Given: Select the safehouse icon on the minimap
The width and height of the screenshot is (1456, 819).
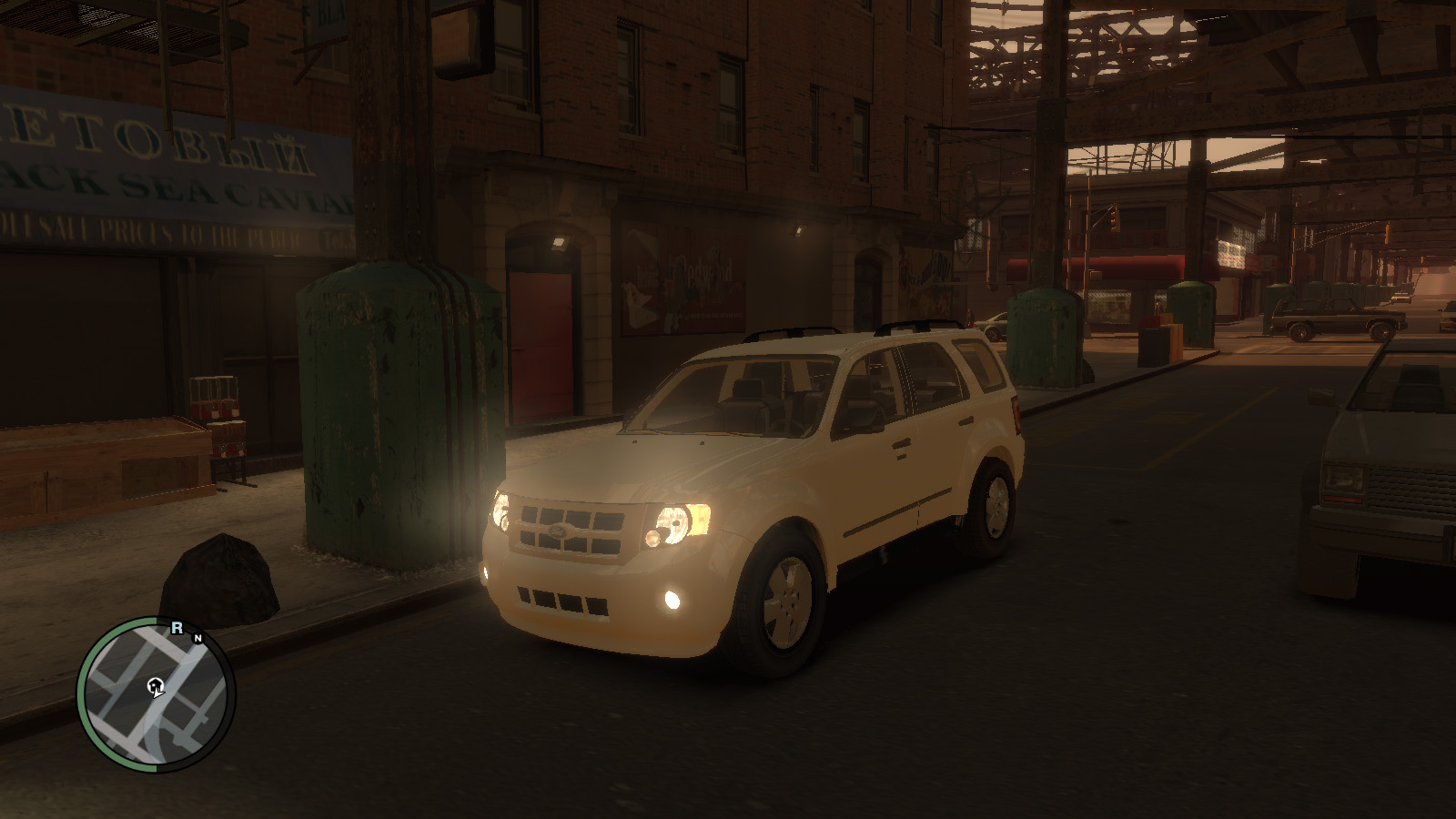Looking at the screenshot, I should pos(156,685).
